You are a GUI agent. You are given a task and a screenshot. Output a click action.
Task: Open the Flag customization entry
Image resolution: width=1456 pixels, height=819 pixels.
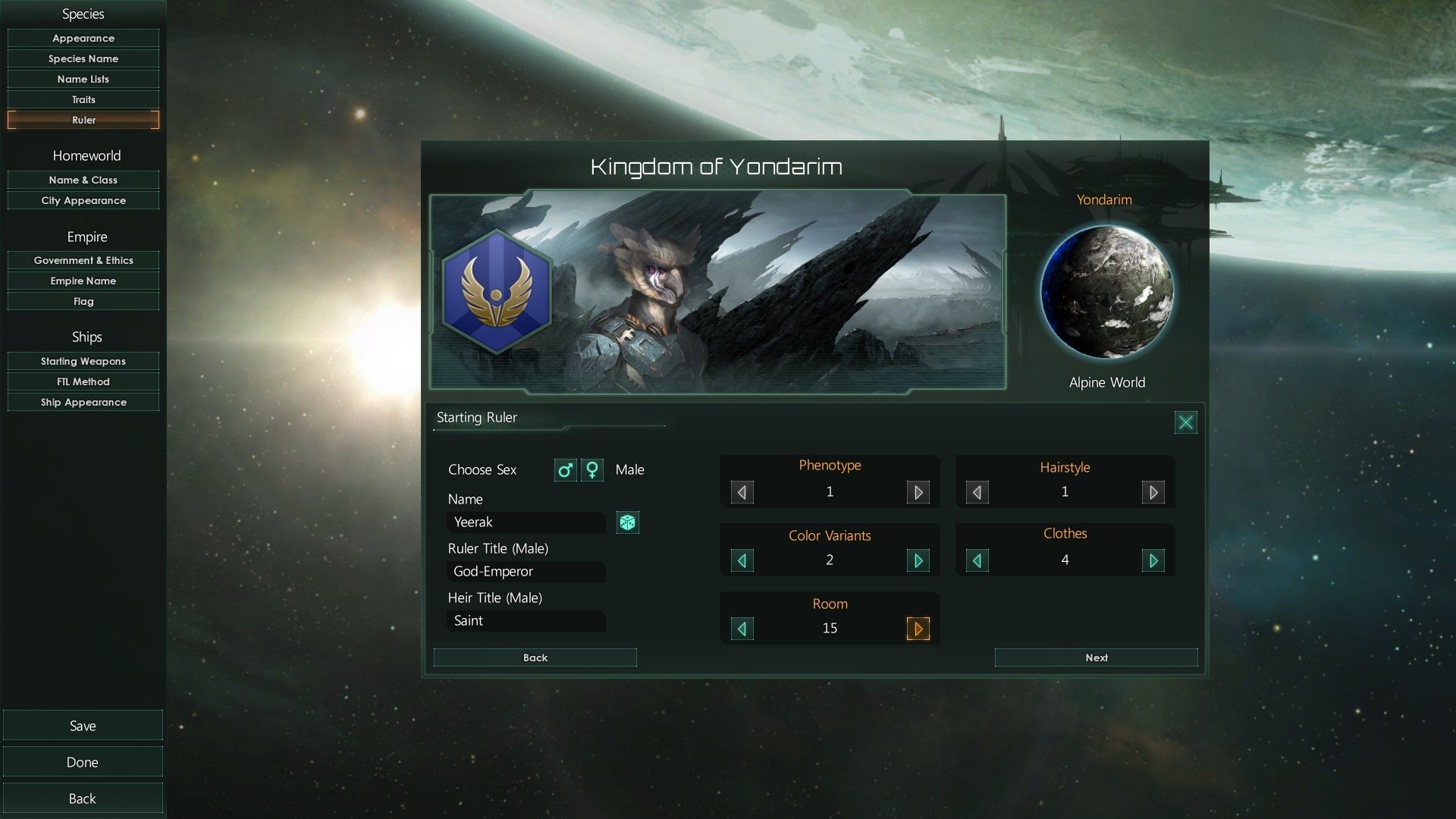[83, 301]
